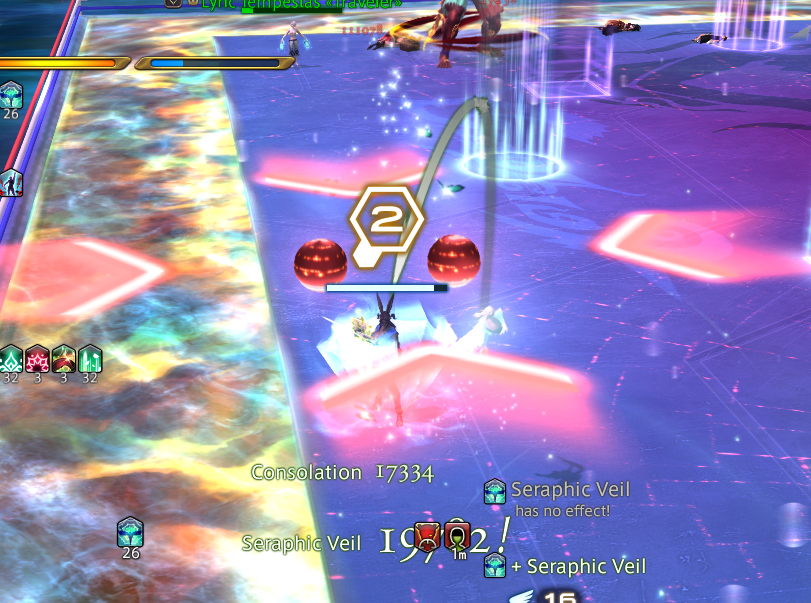
Task: Click the pink flower buff icon
Action: 37,359
